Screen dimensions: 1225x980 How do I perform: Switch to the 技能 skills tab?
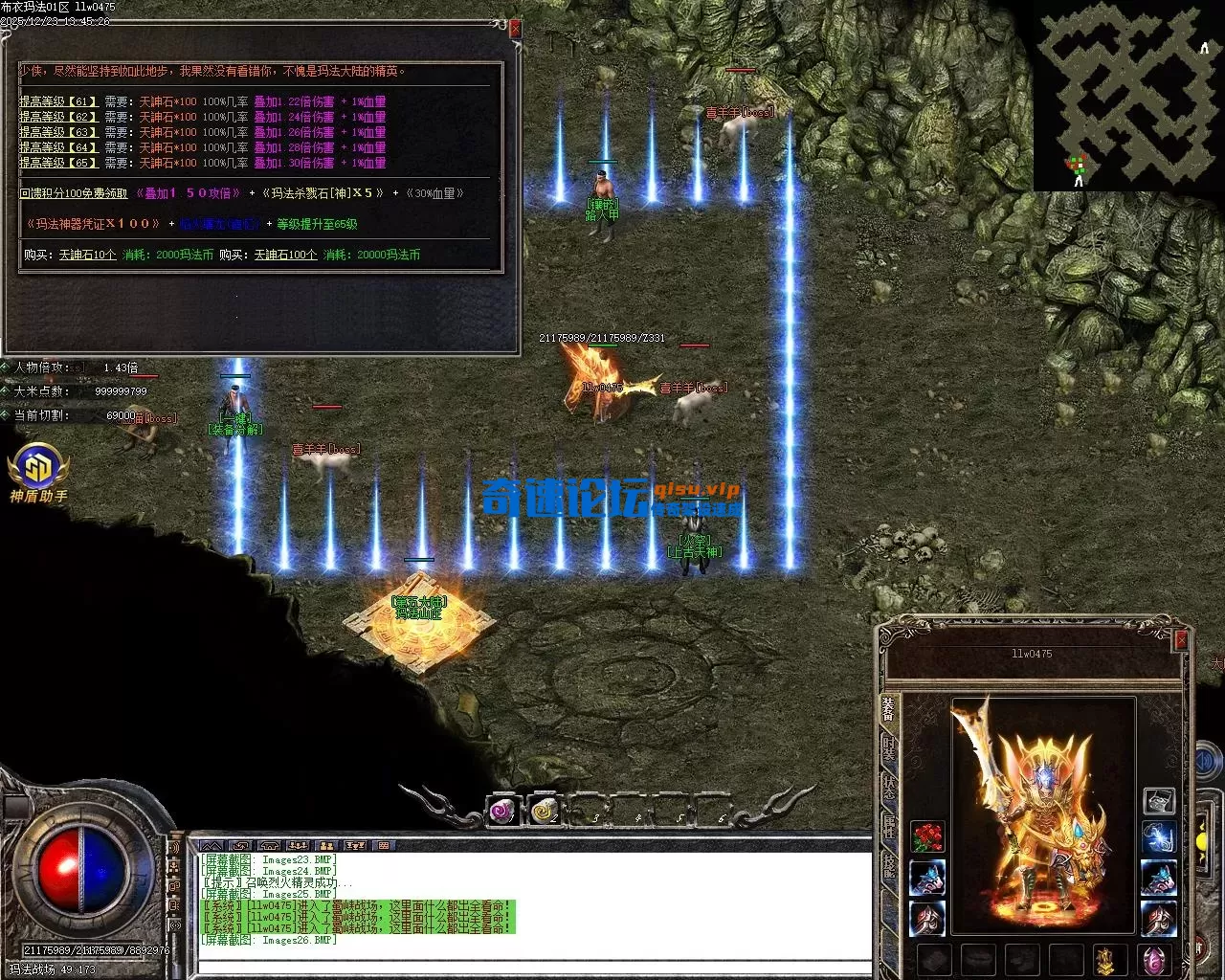tap(889, 866)
